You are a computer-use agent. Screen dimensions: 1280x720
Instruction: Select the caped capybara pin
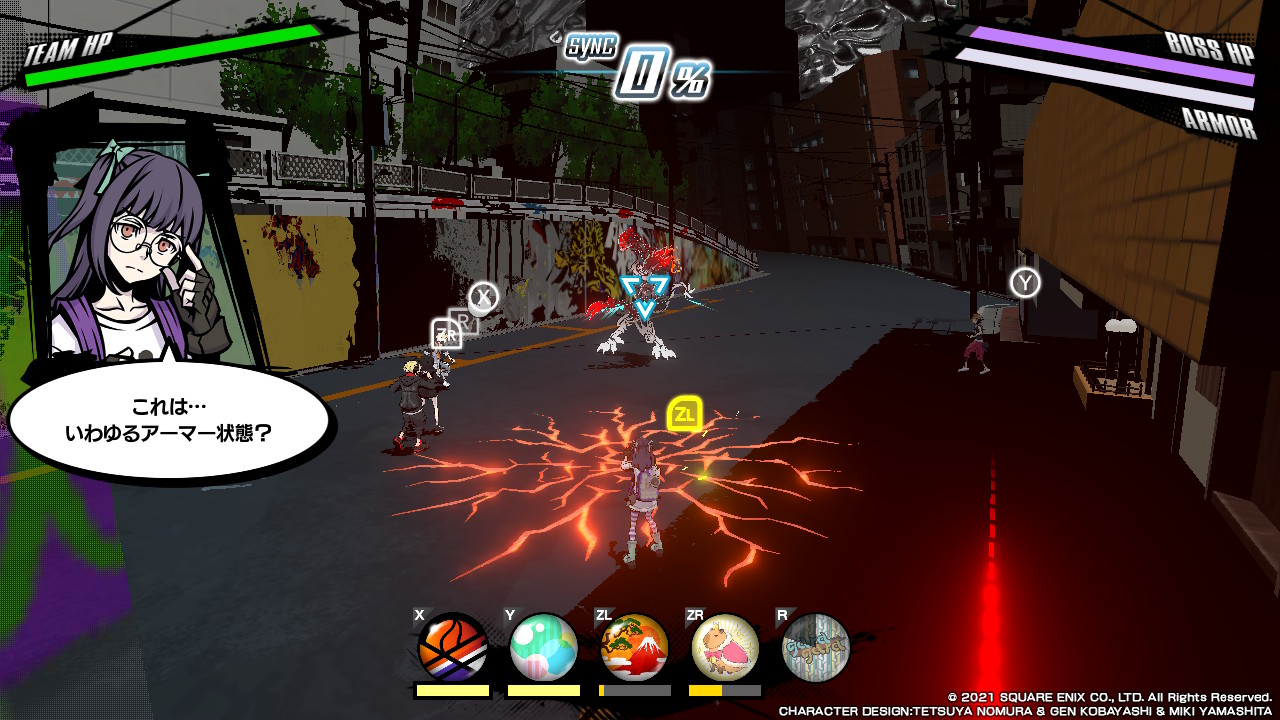point(725,647)
